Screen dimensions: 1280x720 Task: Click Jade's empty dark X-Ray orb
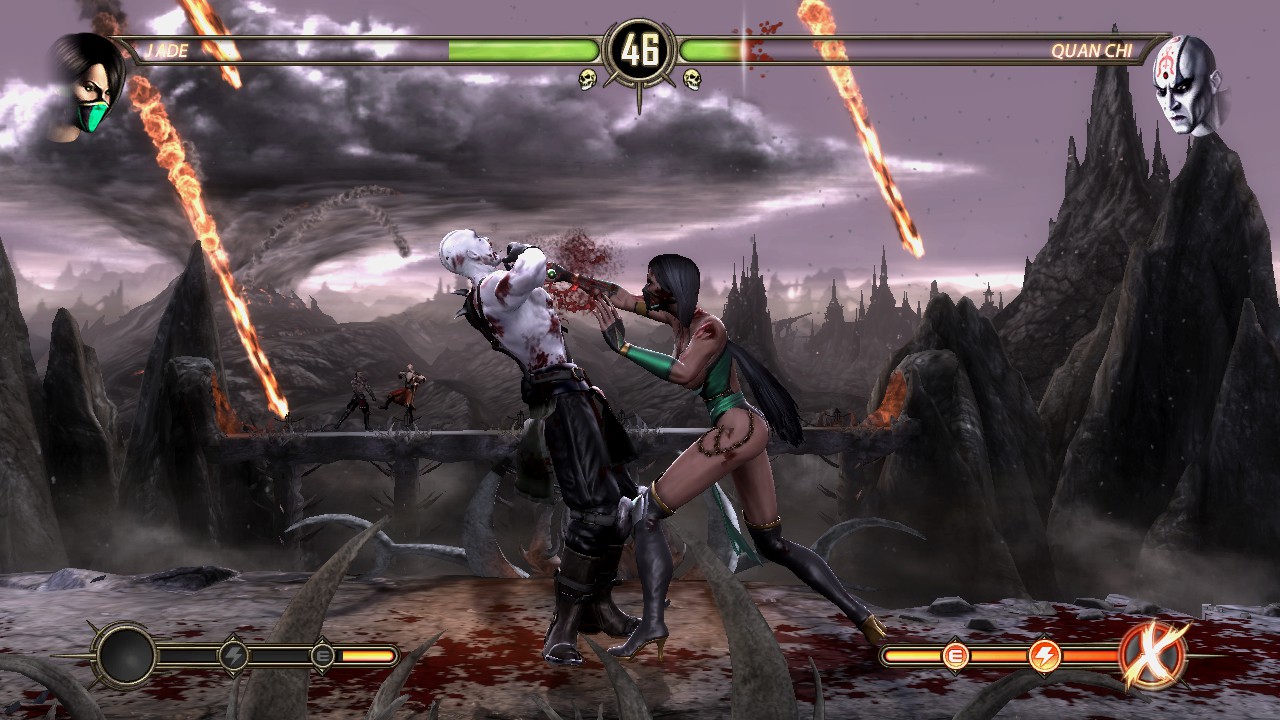[126, 656]
